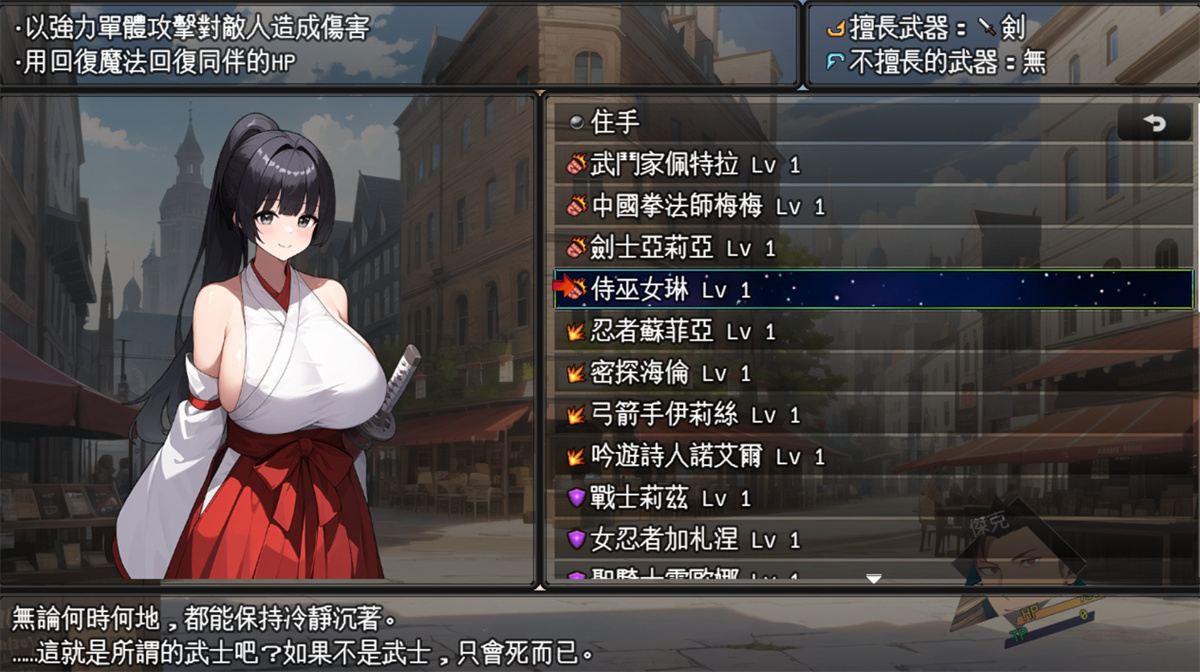Viewport: 1200px width, 672px height.
Task: Pick 劍士亞莉亞 Lv 1
Action: [683, 248]
